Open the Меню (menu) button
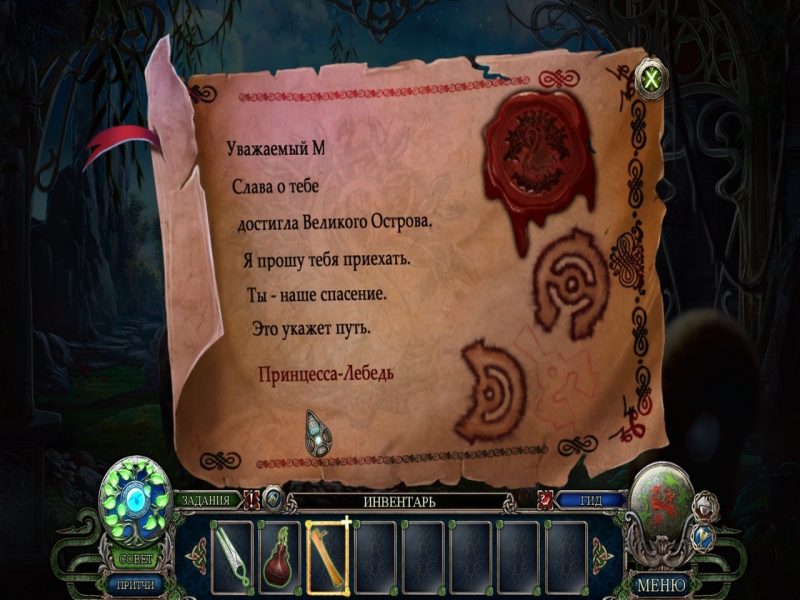 661,584
